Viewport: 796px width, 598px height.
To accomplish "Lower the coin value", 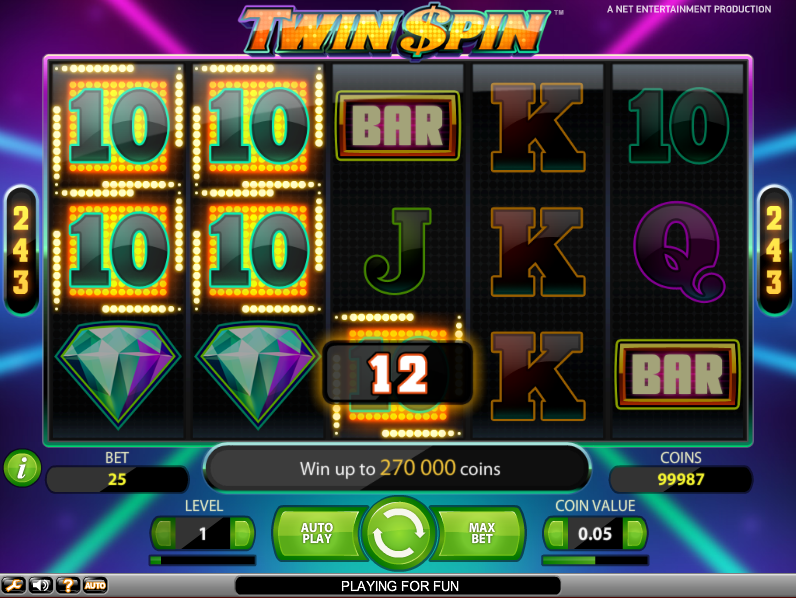I will (556, 533).
